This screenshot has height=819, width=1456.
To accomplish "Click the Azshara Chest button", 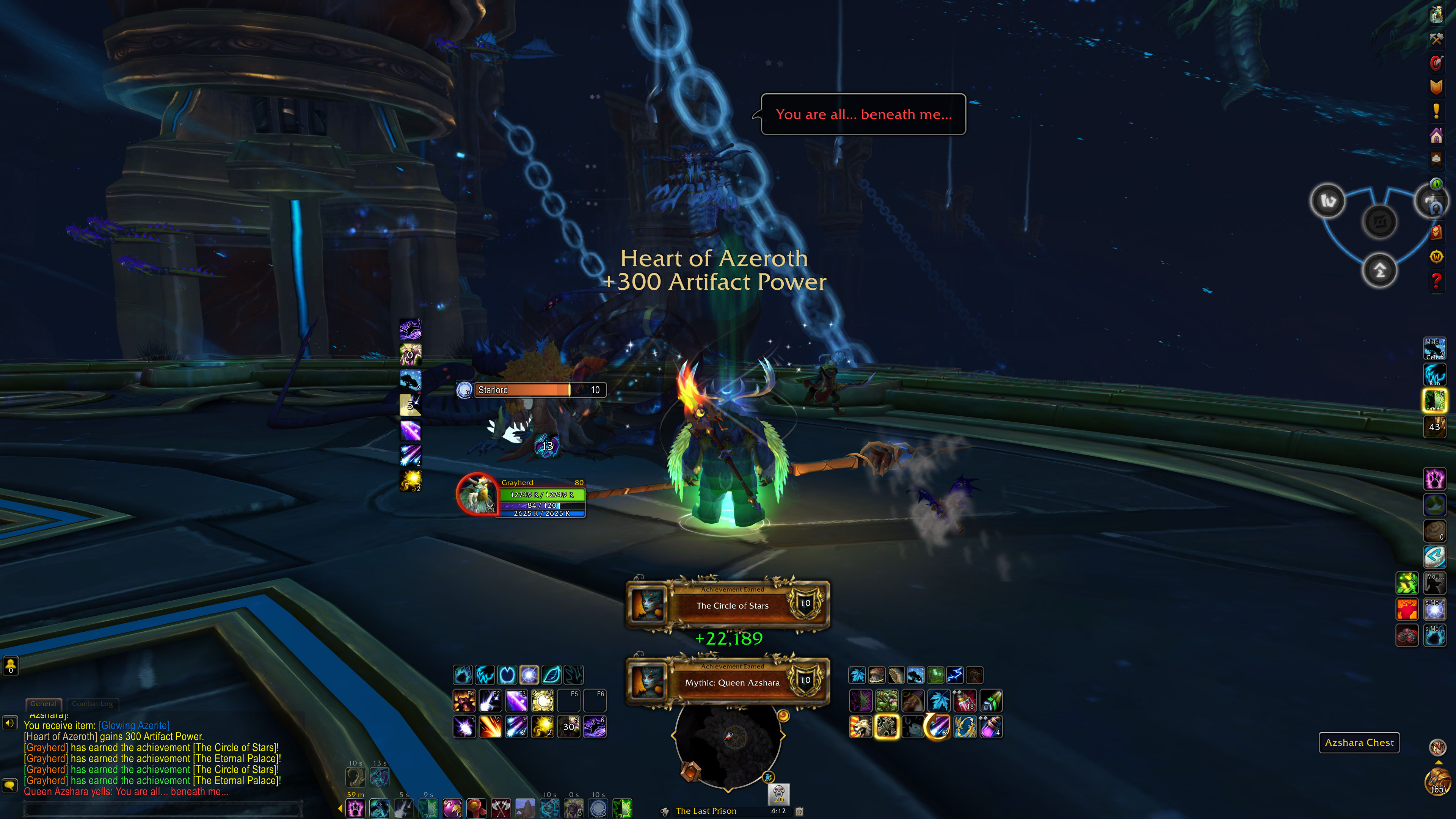I will [1359, 742].
